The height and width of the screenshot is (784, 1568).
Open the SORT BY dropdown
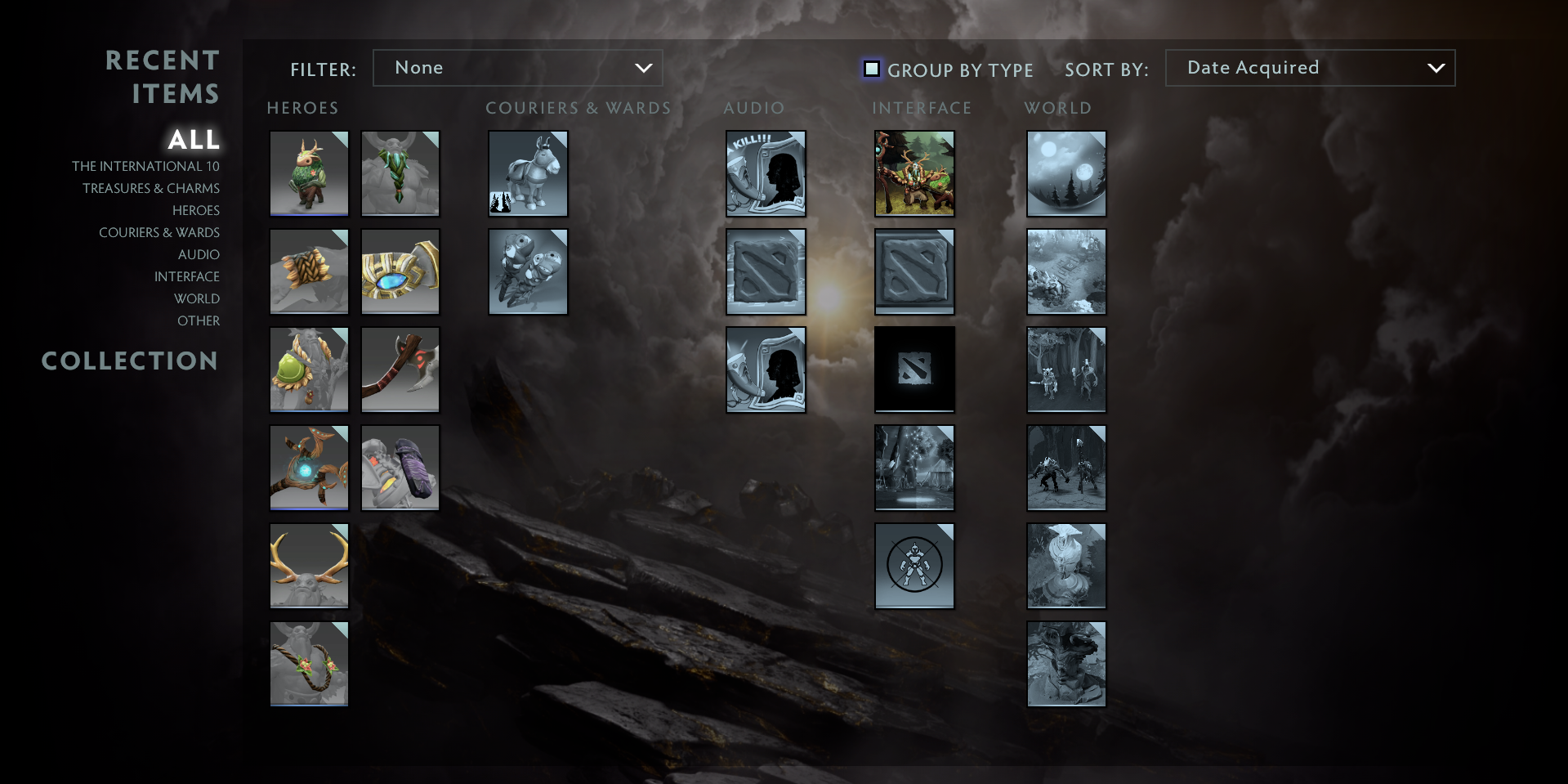1309,68
